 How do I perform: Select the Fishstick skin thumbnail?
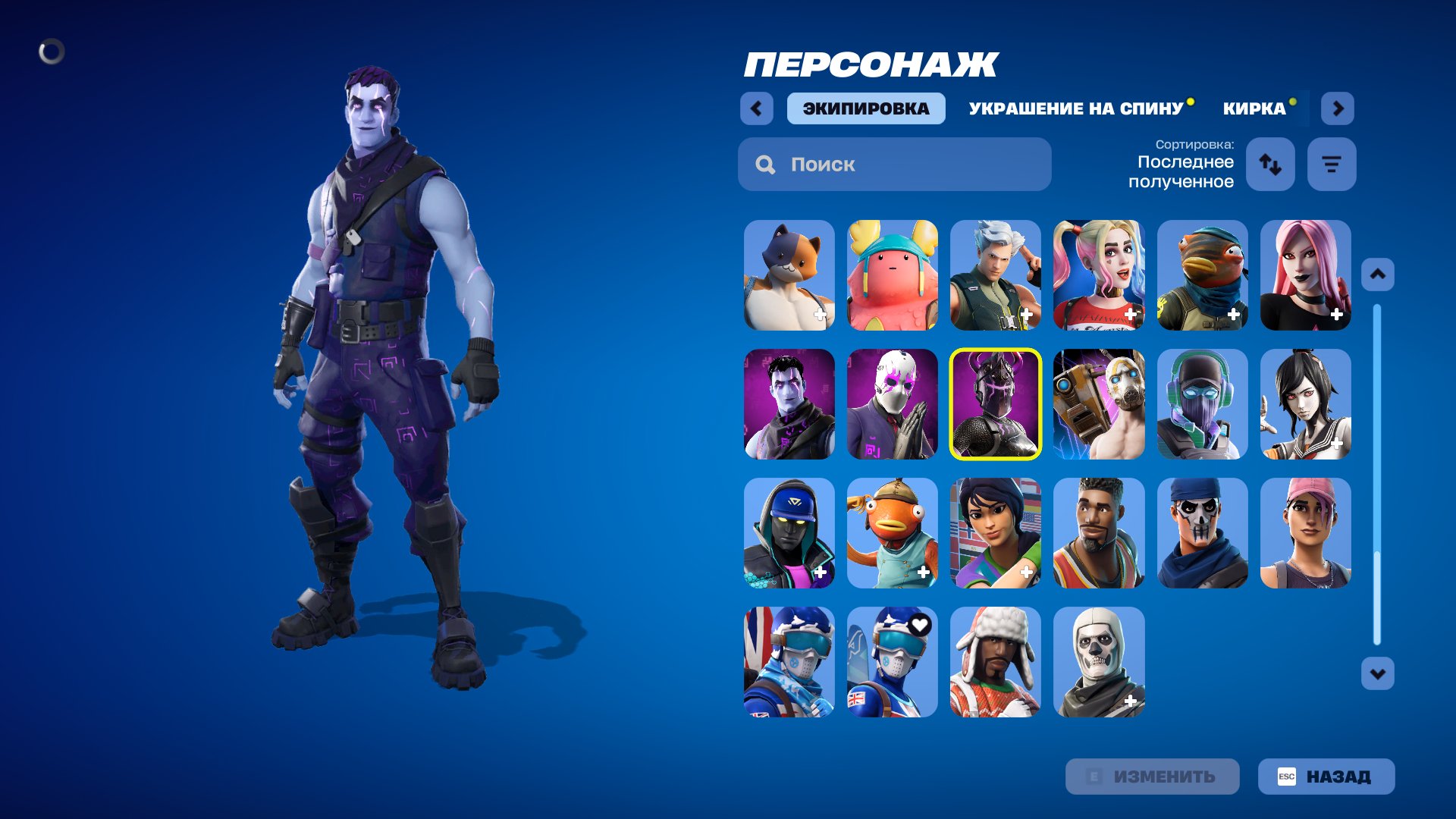tap(892, 533)
